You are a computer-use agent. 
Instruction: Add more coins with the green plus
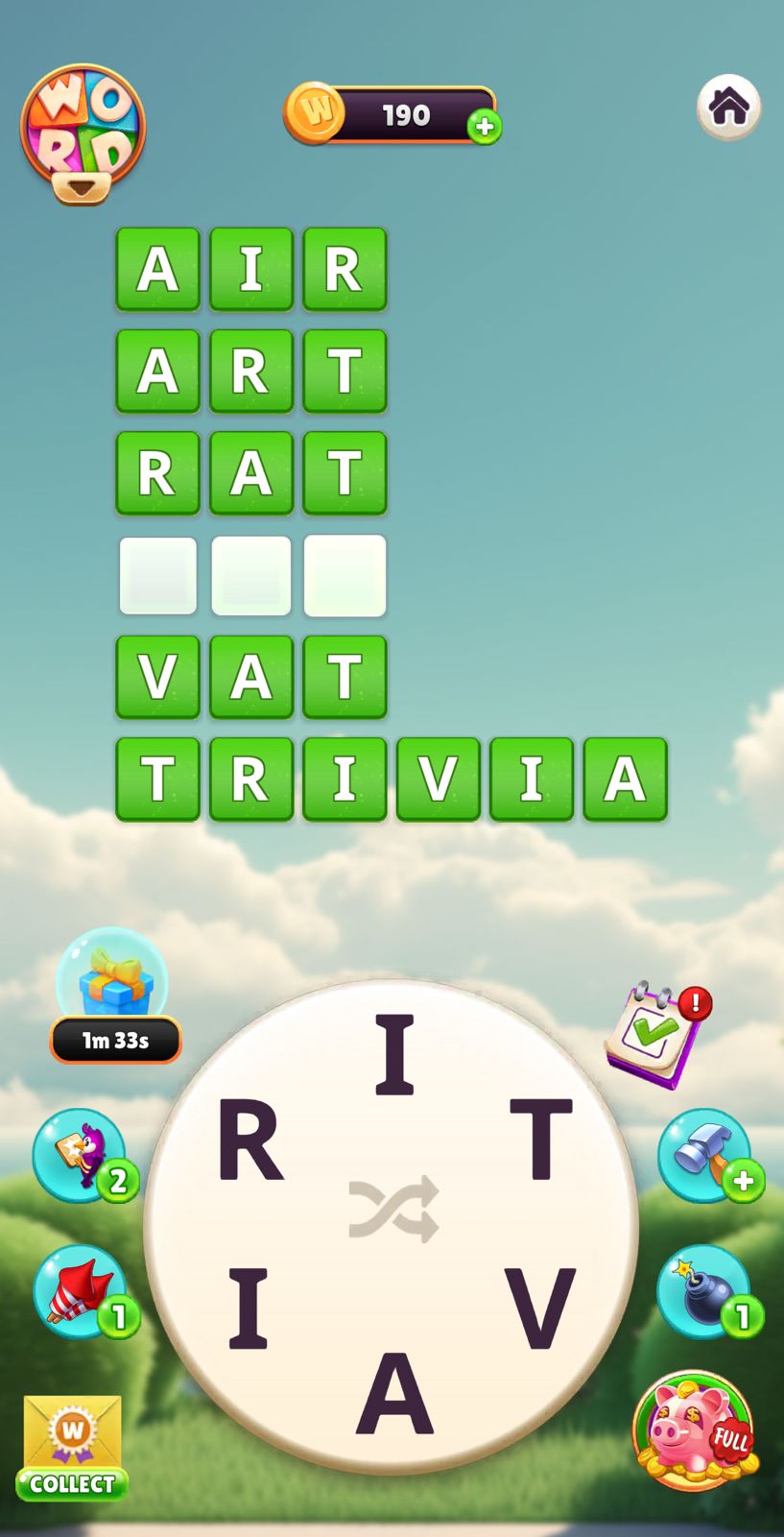[x=485, y=127]
